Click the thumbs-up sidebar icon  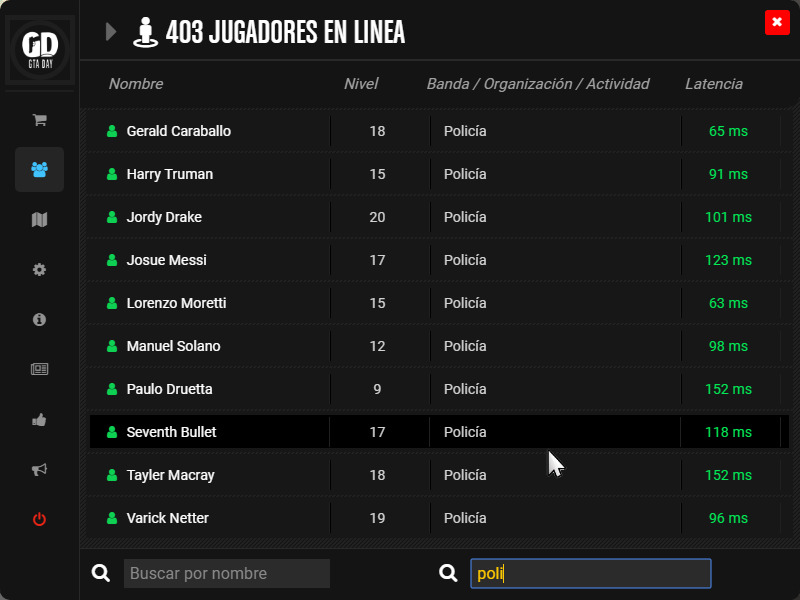40,420
